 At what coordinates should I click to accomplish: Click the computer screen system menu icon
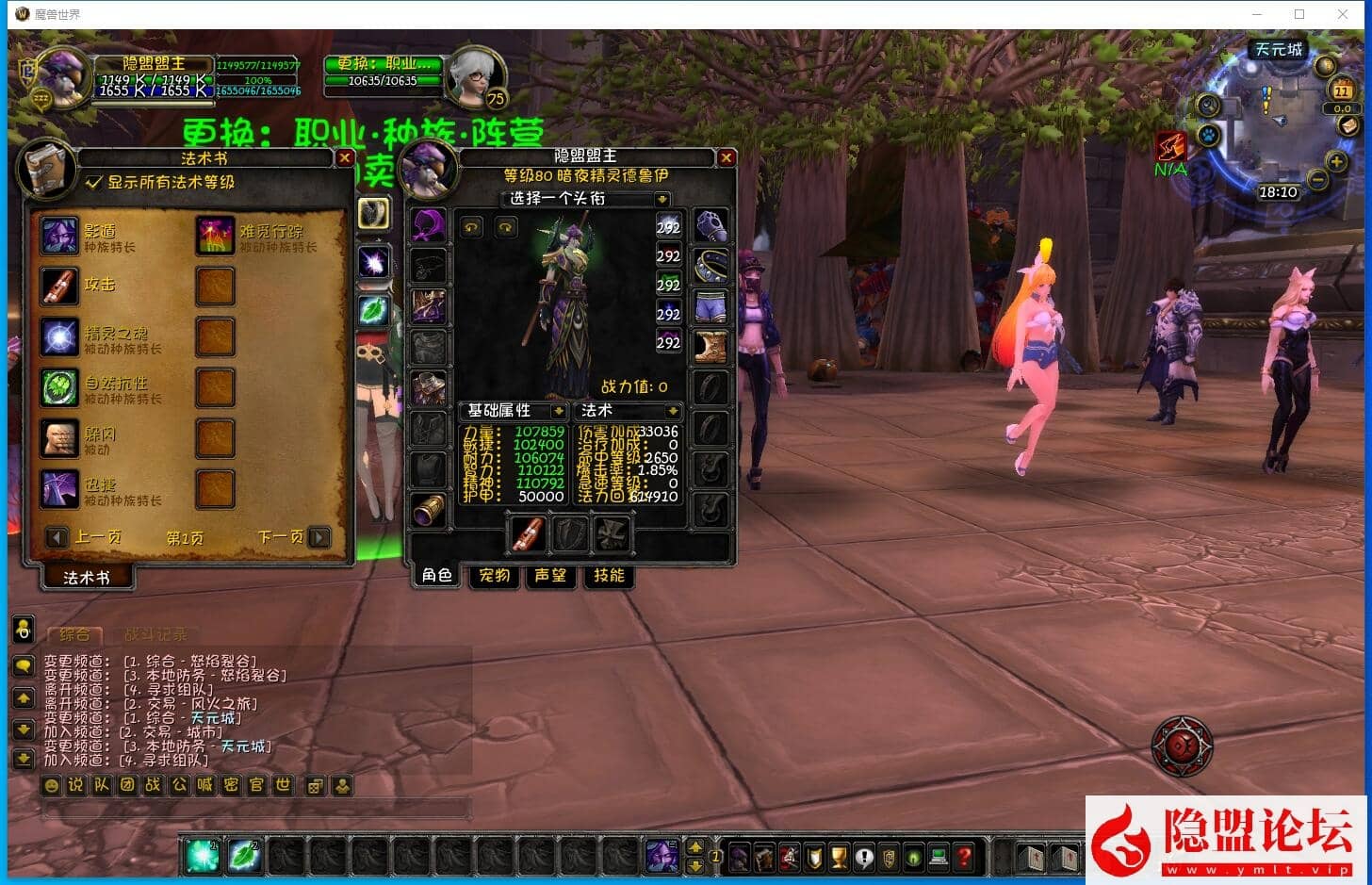pos(937,859)
